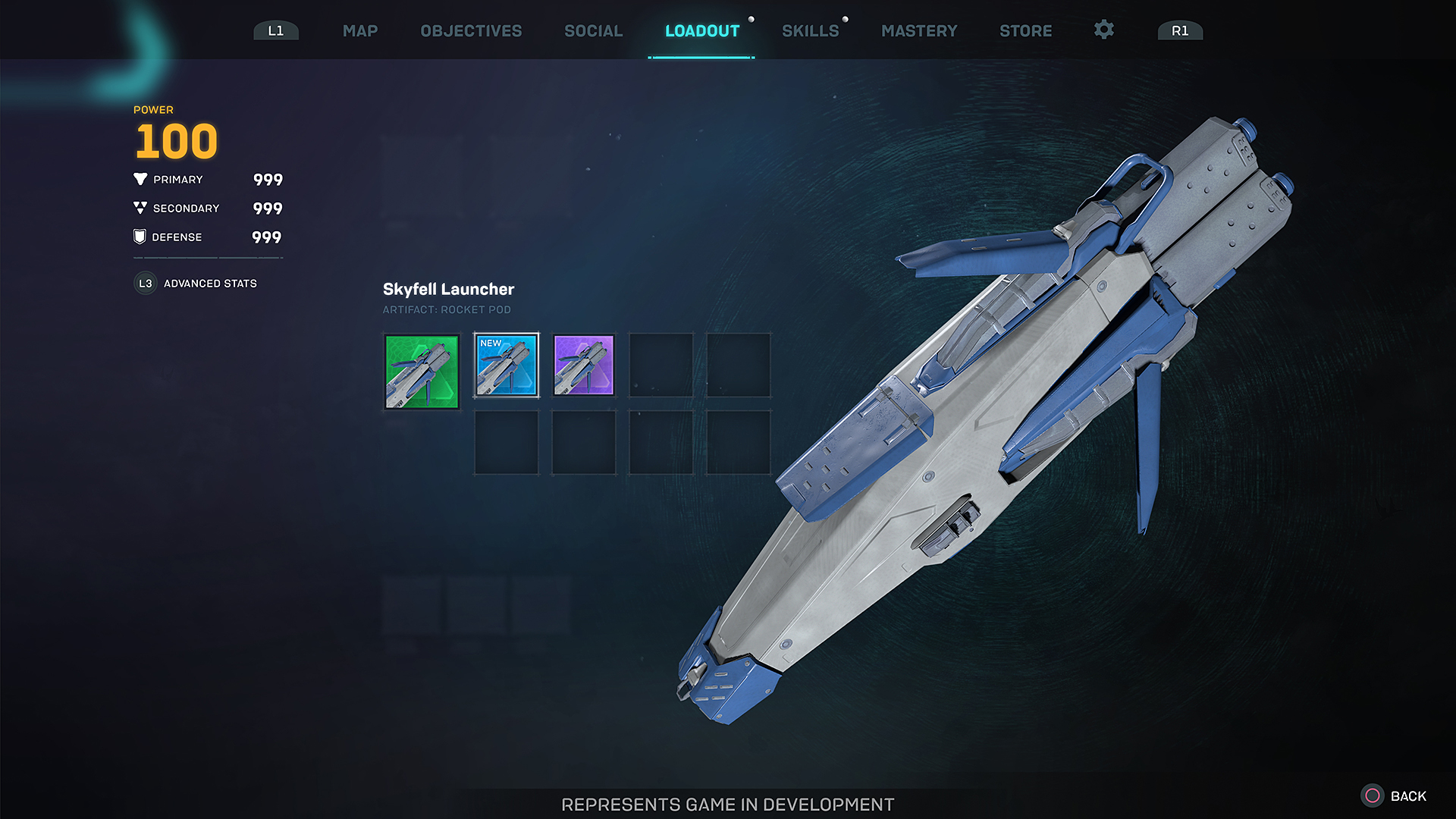Open the Objectives tab

[x=471, y=31]
